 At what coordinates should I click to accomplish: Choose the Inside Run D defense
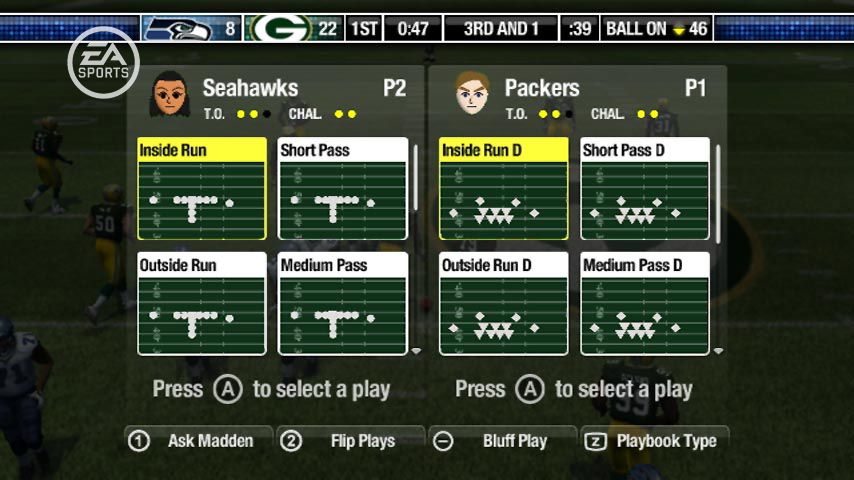[504, 189]
